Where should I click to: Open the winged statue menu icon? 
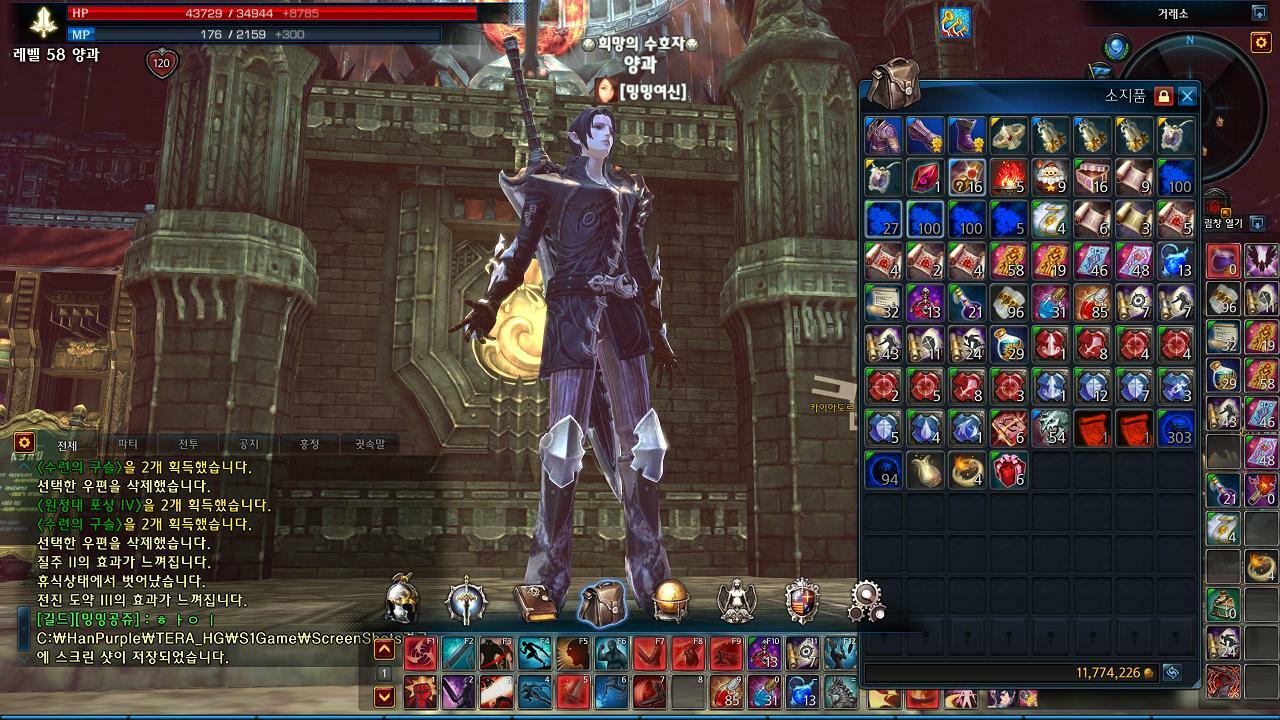click(x=737, y=602)
